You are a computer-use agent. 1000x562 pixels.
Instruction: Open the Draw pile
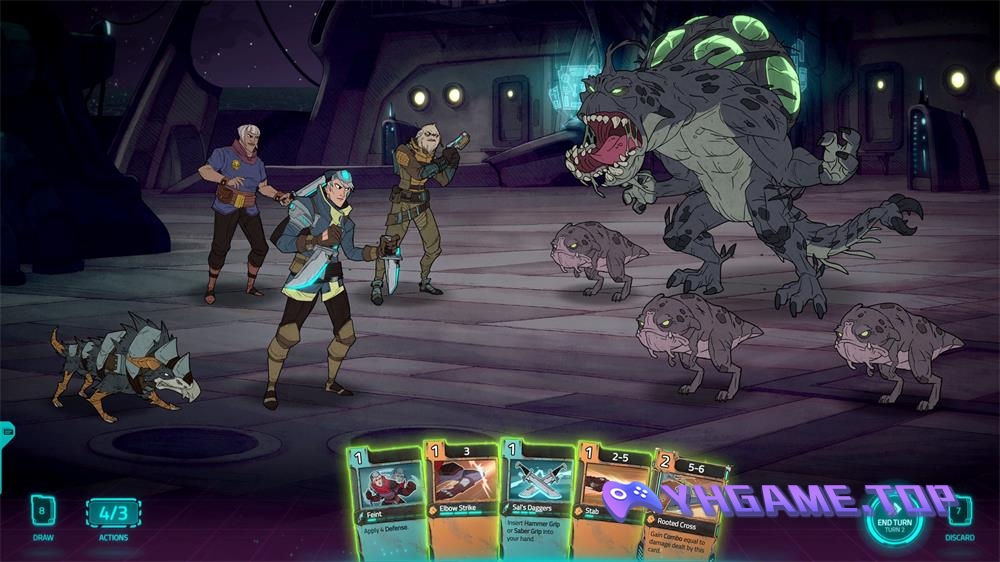tap(41, 511)
